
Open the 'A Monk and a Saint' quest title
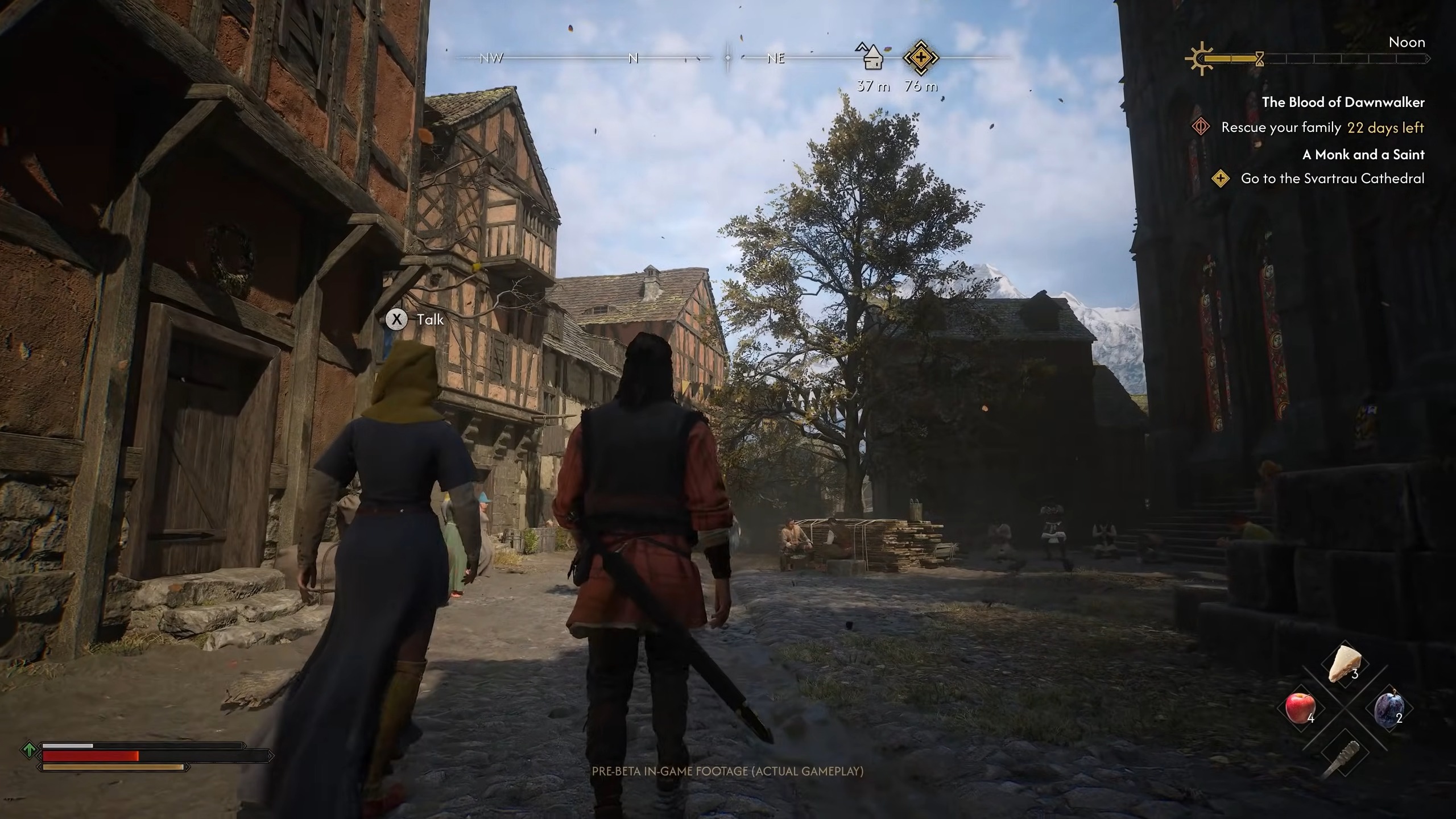point(1363,155)
